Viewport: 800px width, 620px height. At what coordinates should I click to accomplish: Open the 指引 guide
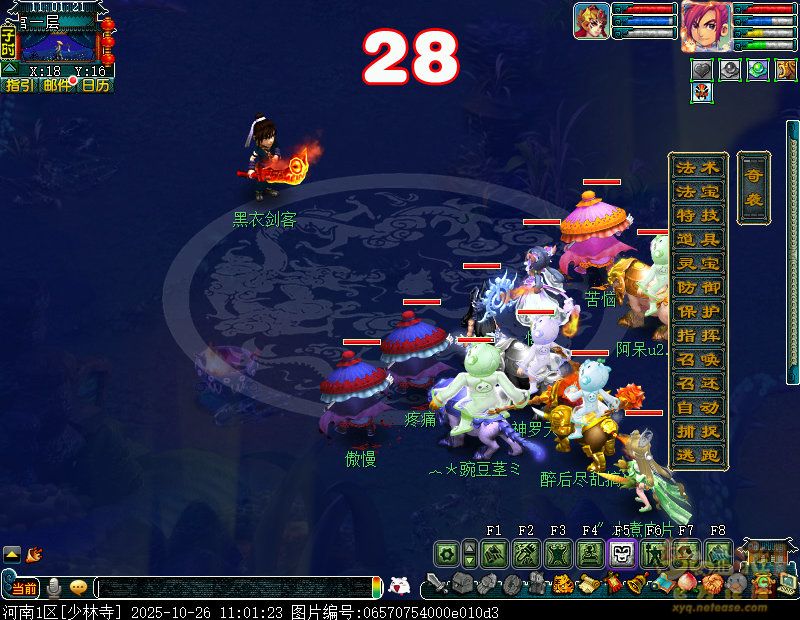tap(19, 86)
